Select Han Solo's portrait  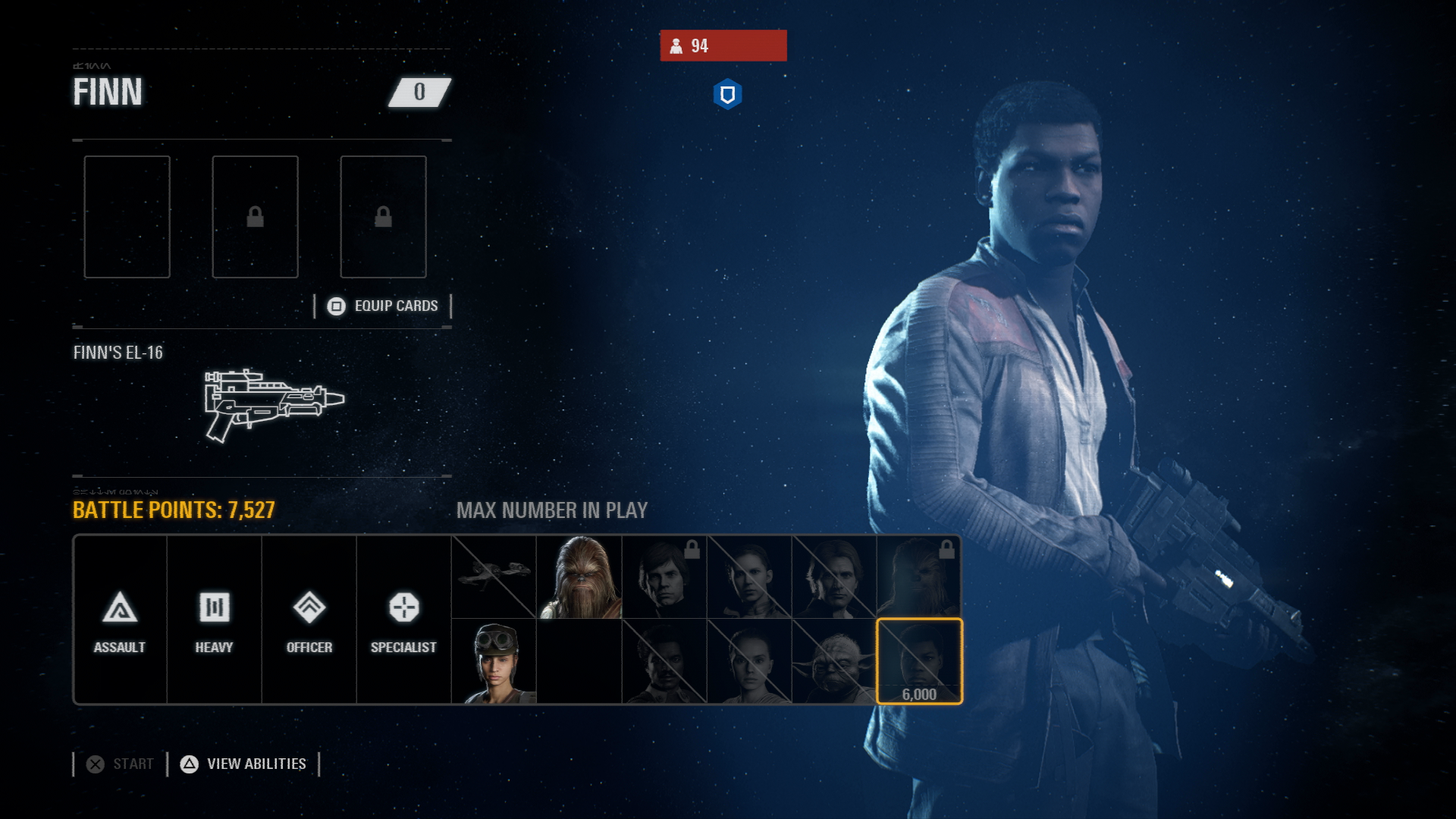coord(835,575)
